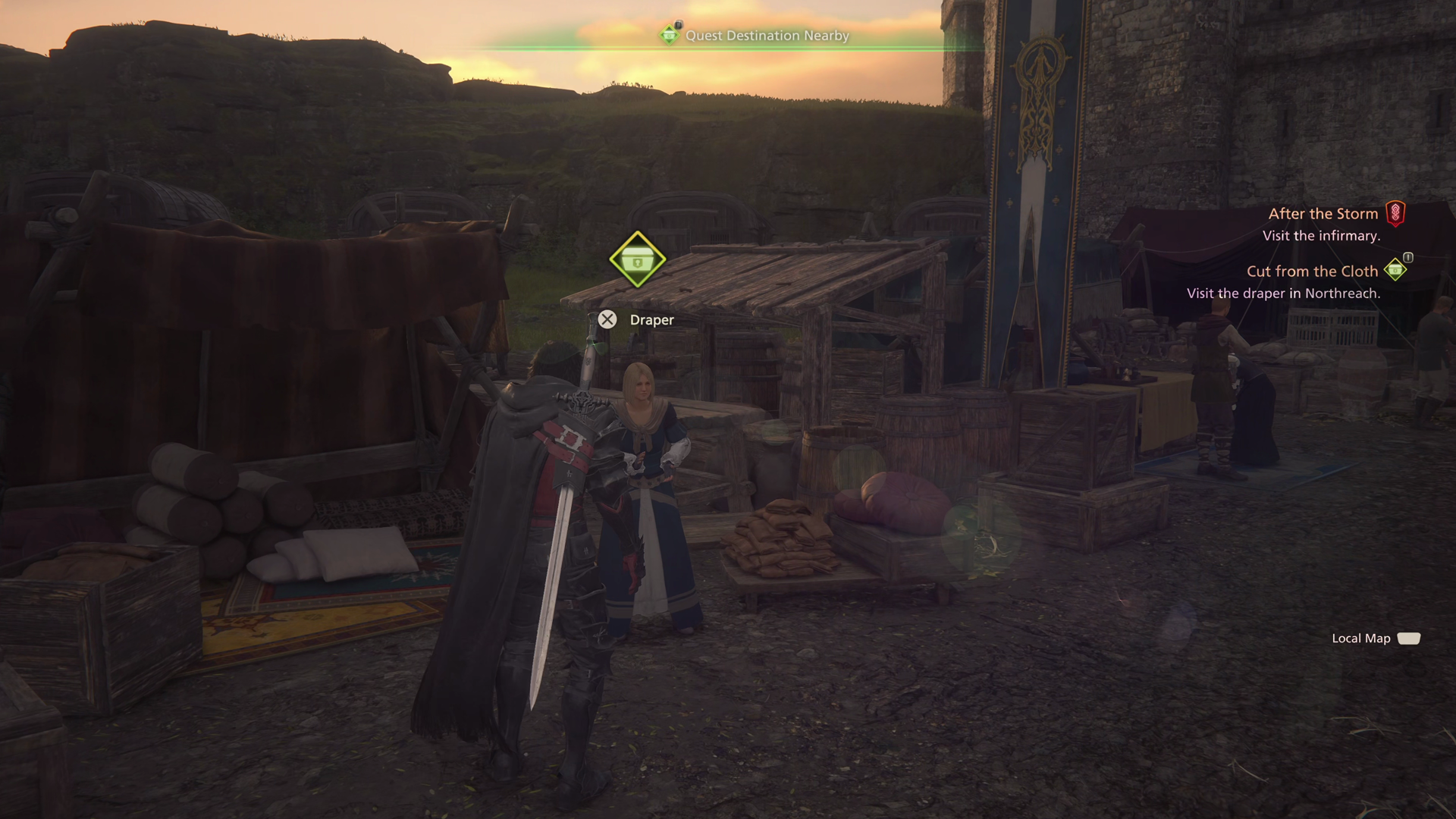Click the Quest Destination Nearby notification banner
The height and width of the screenshot is (819, 1456).
[766, 36]
